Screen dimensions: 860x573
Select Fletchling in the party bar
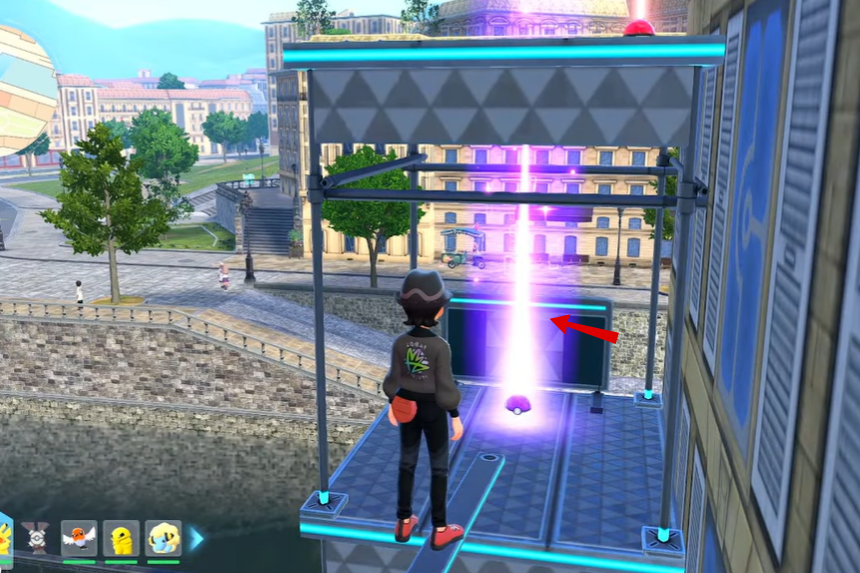pos(79,538)
